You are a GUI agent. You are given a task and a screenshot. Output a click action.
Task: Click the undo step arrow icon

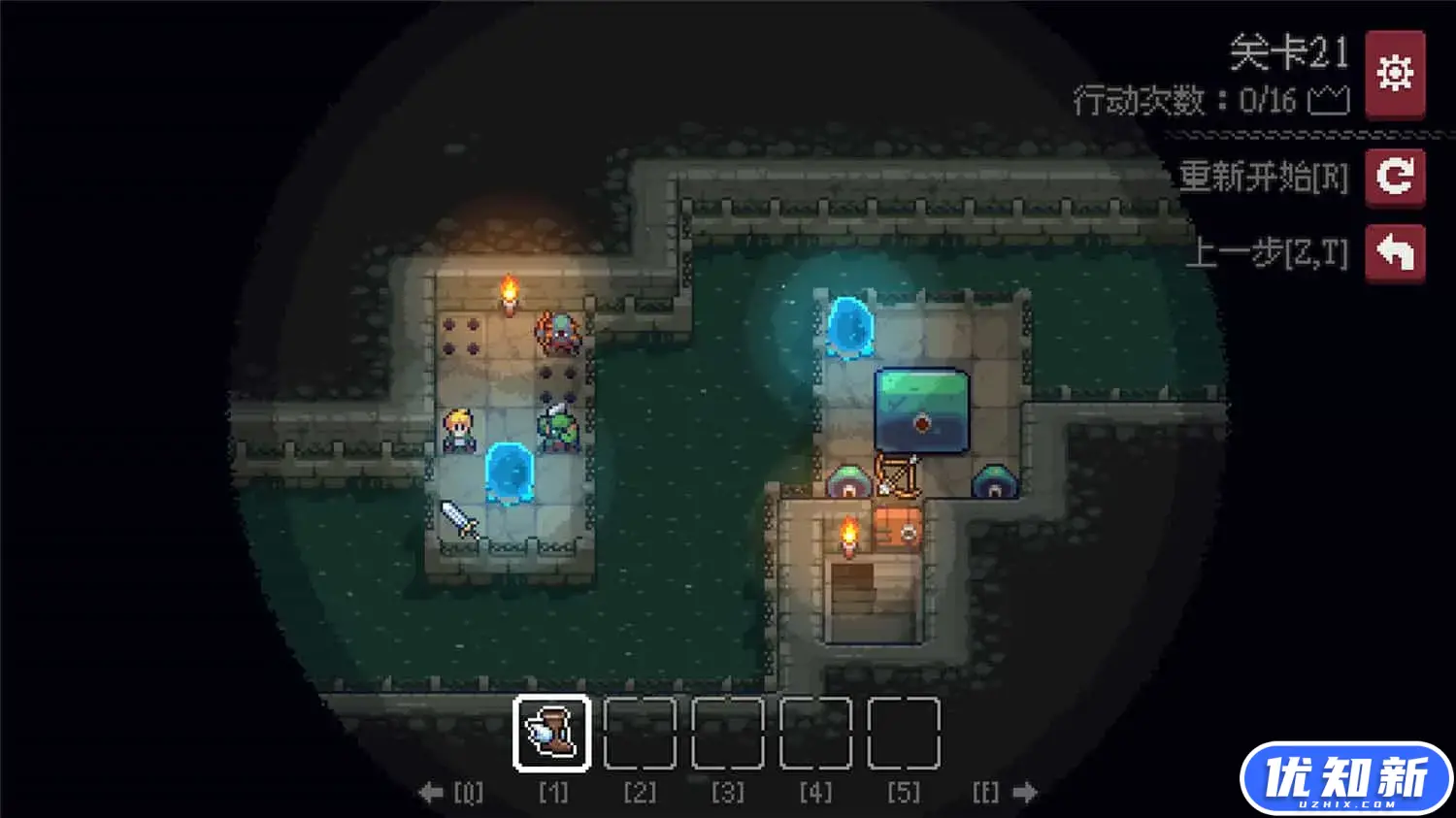[x=1395, y=252]
